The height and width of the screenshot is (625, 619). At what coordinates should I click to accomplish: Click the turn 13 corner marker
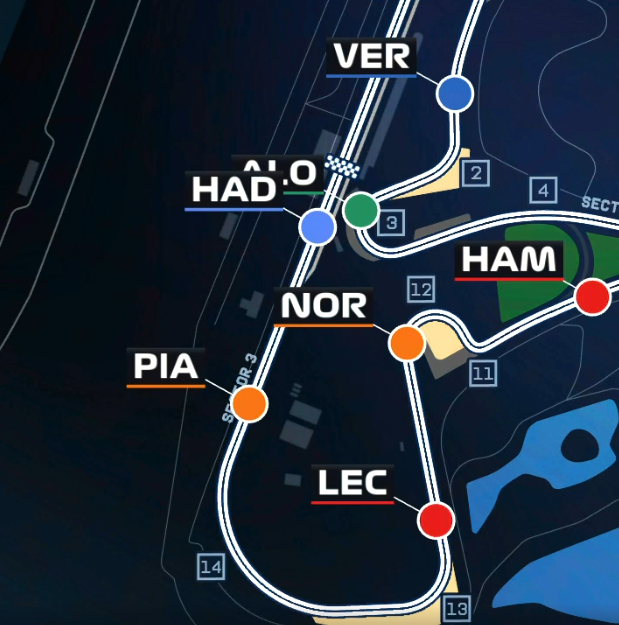coord(457,608)
